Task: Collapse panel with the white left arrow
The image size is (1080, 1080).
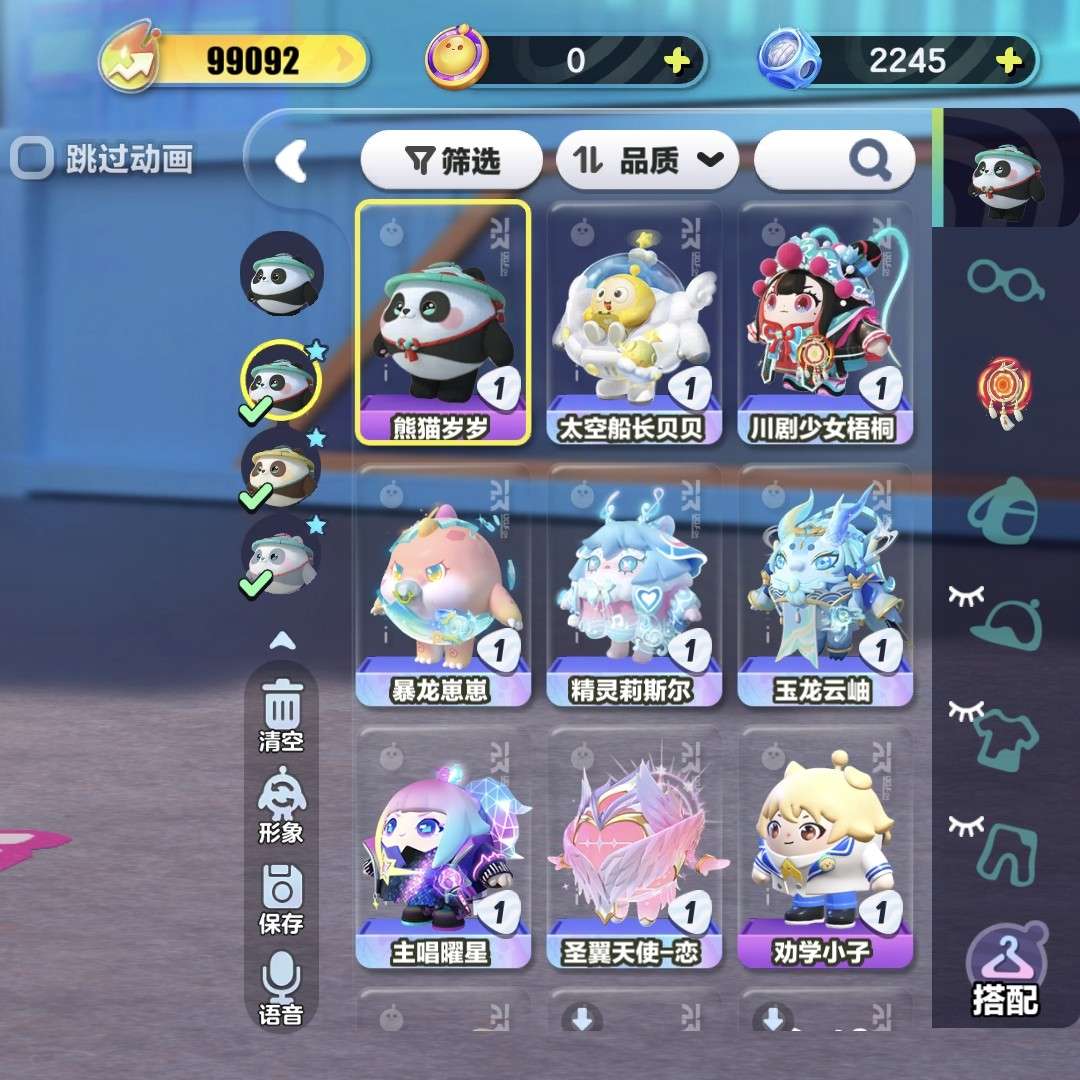Action: tap(290, 160)
